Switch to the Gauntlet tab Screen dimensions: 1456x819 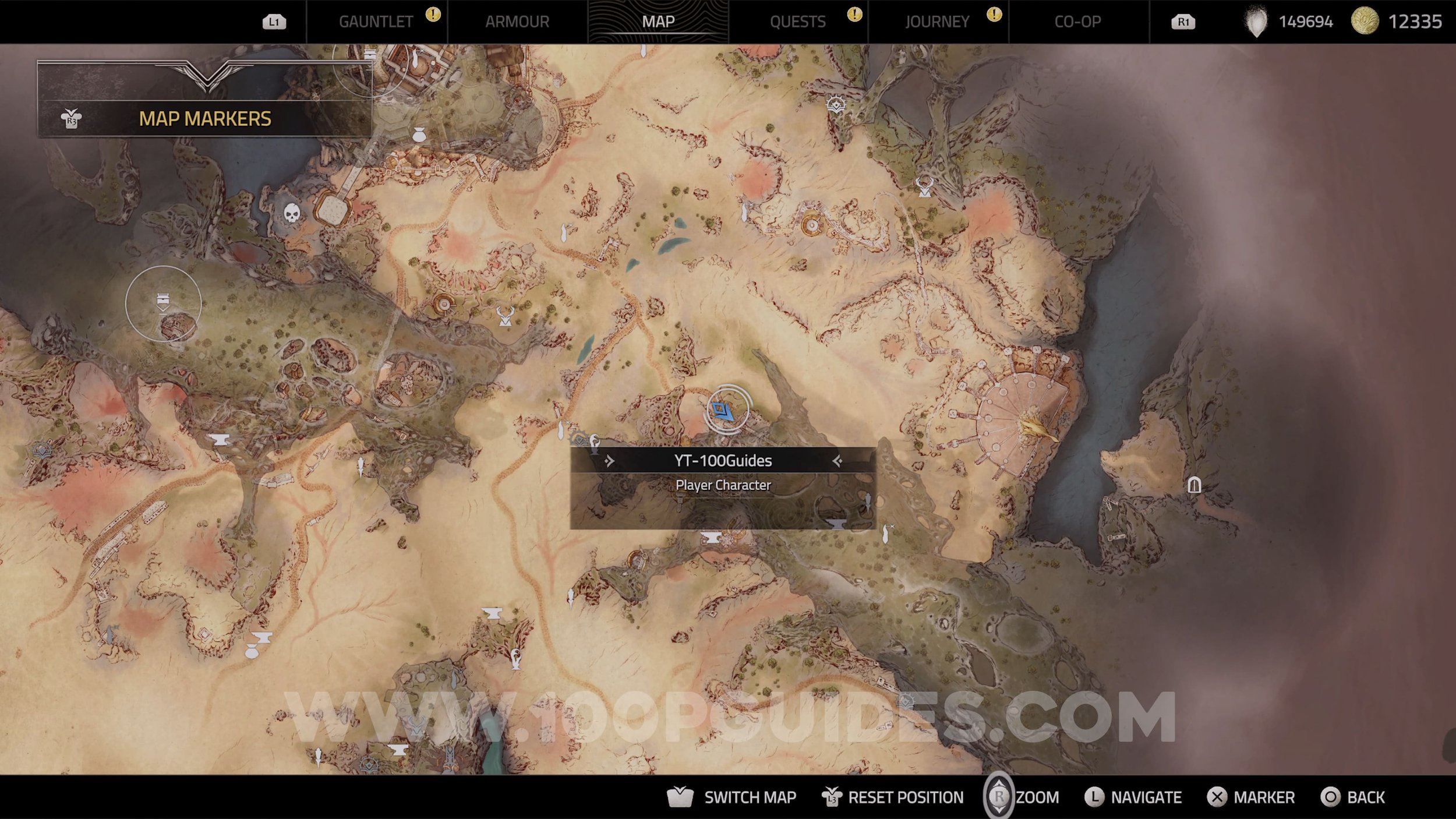(x=376, y=22)
